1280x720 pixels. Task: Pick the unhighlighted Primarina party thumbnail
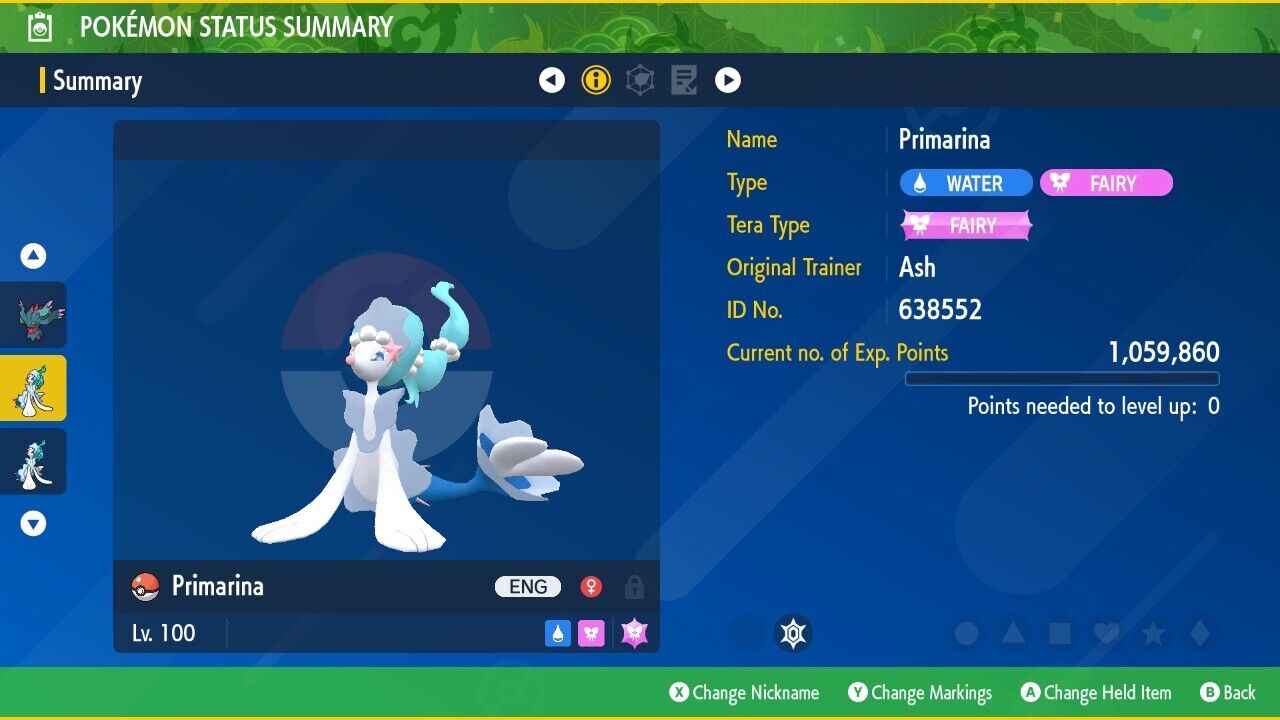pos(34,461)
